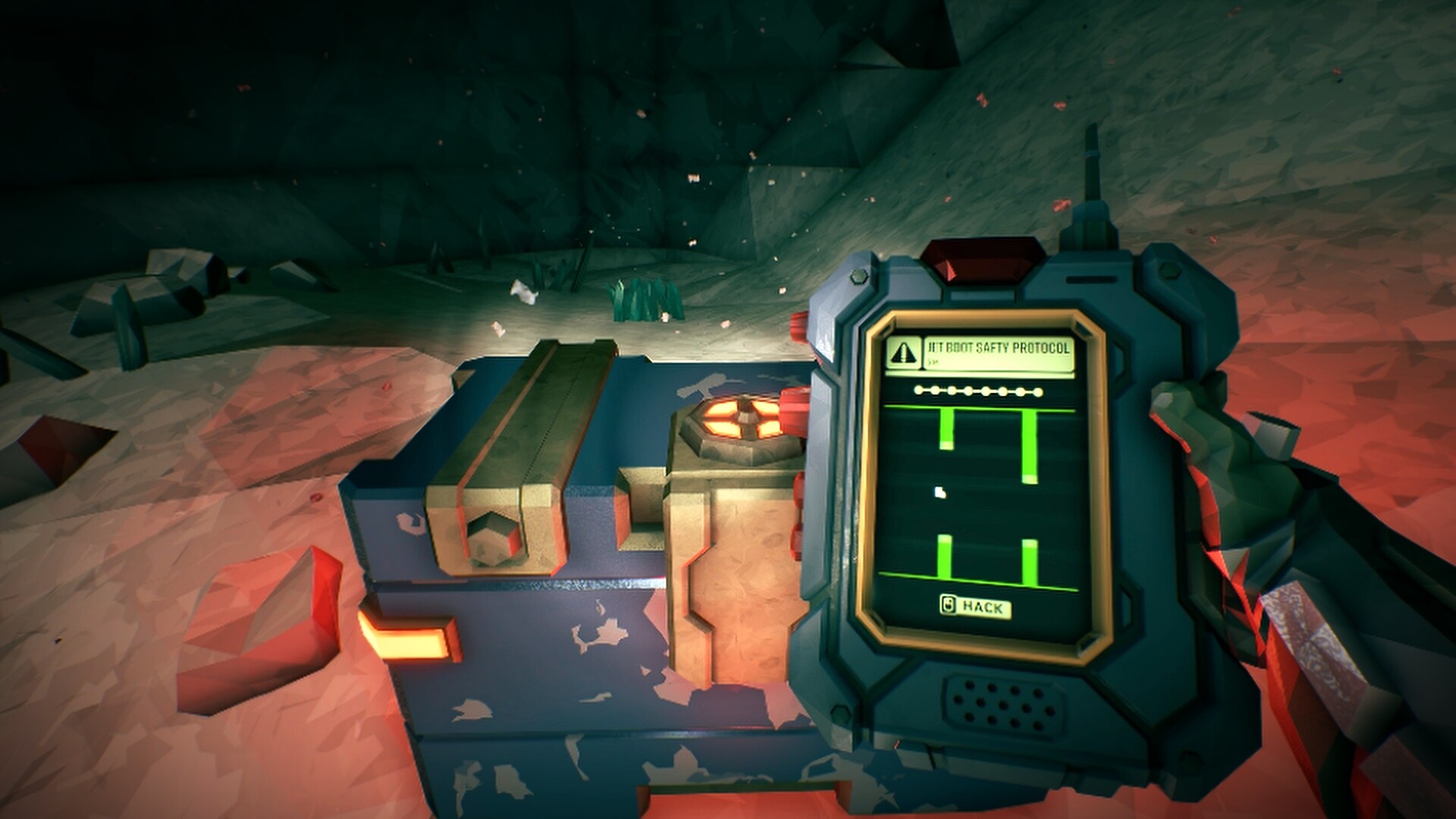Click the hexagonal drill bit tip
The image size is (1456, 819).
[x=491, y=538]
